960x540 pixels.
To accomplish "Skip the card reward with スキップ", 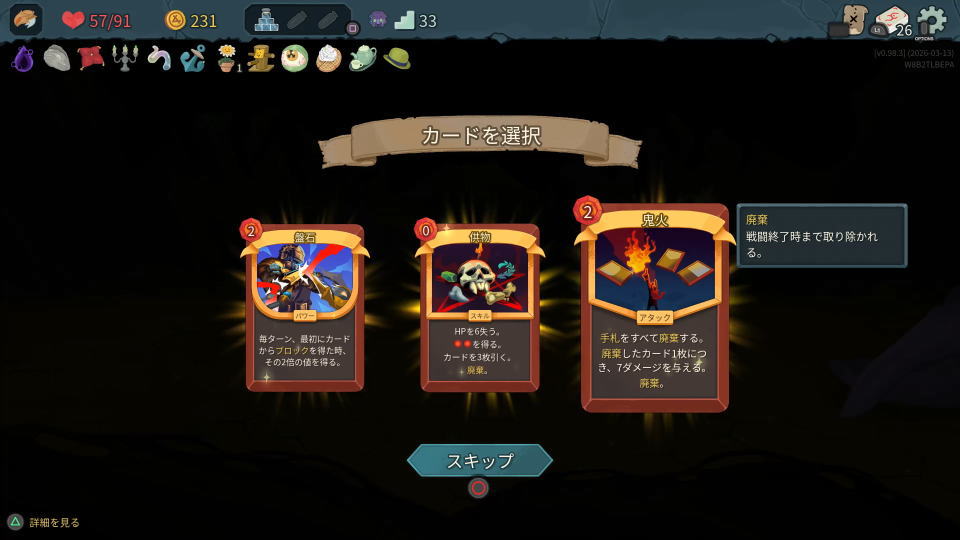I will (480, 460).
